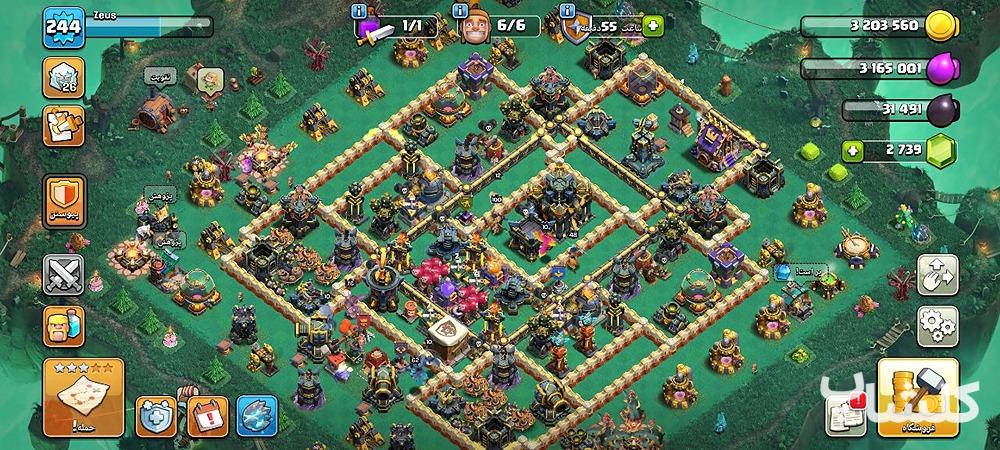Open the village layout editor button
Viewport: 1000px width, 450px height.
(936, 275)
